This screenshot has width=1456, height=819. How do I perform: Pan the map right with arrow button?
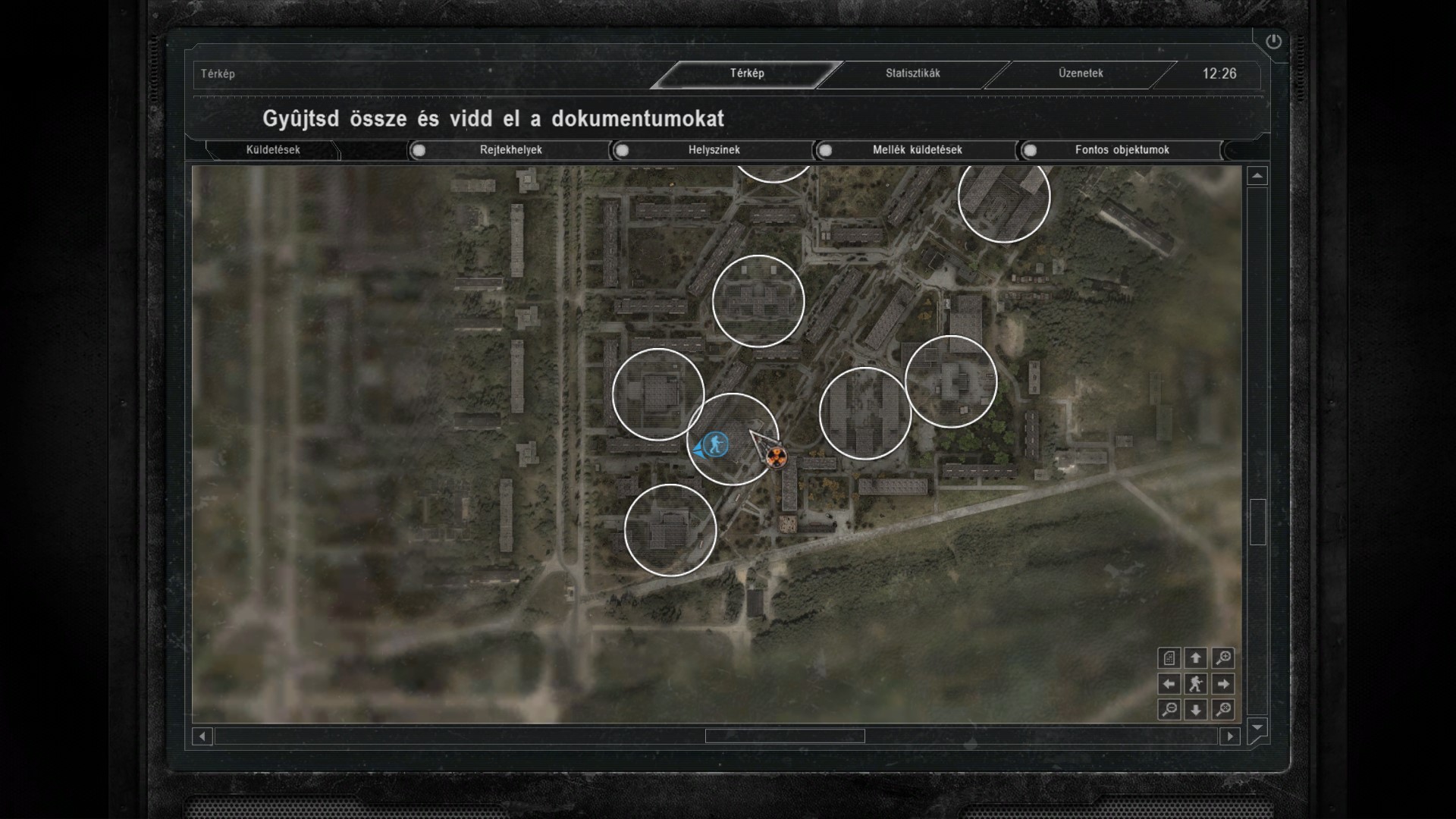pyautogui.click(x=1222, y=684)
